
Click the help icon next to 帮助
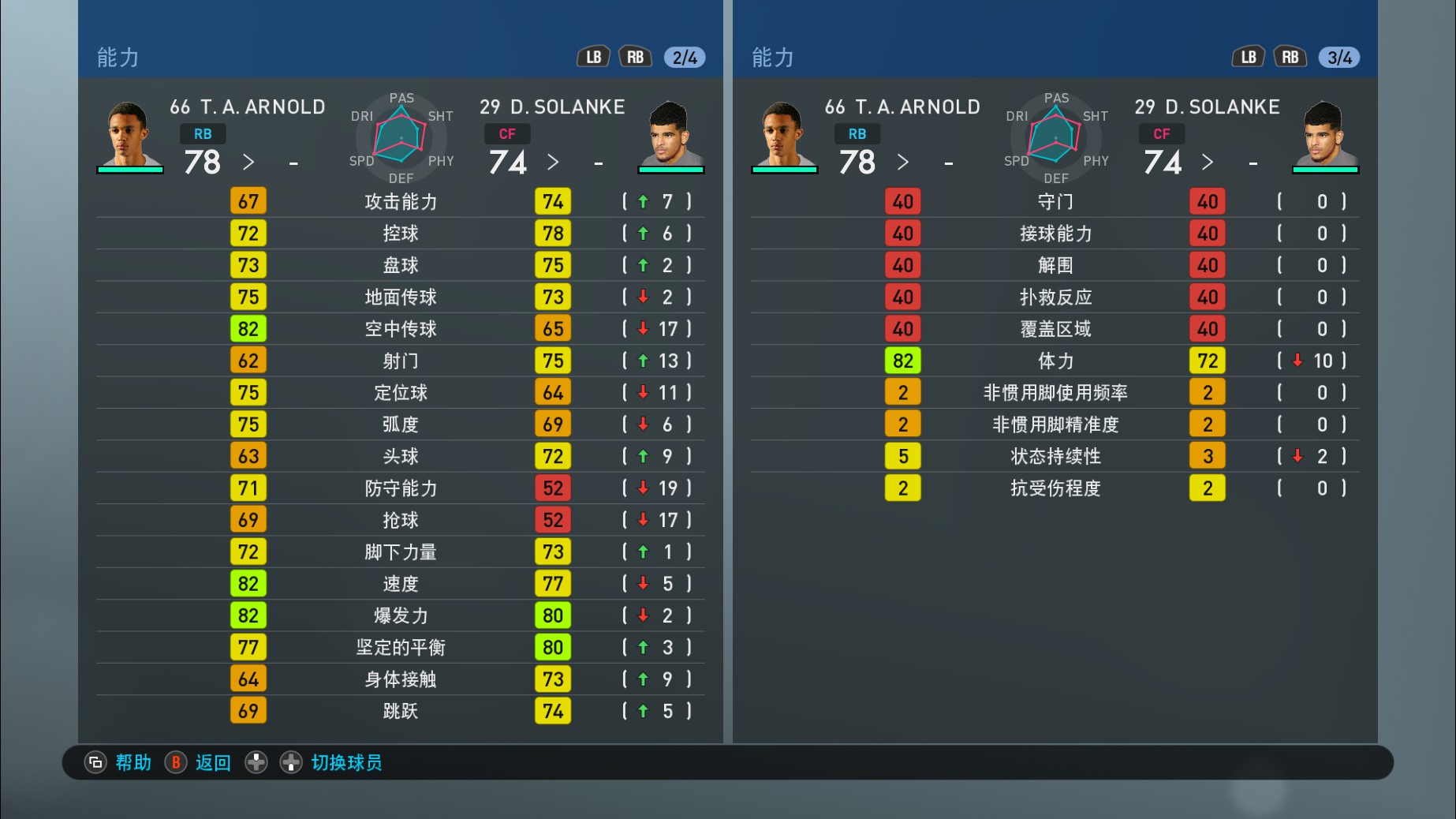point(95,763)
